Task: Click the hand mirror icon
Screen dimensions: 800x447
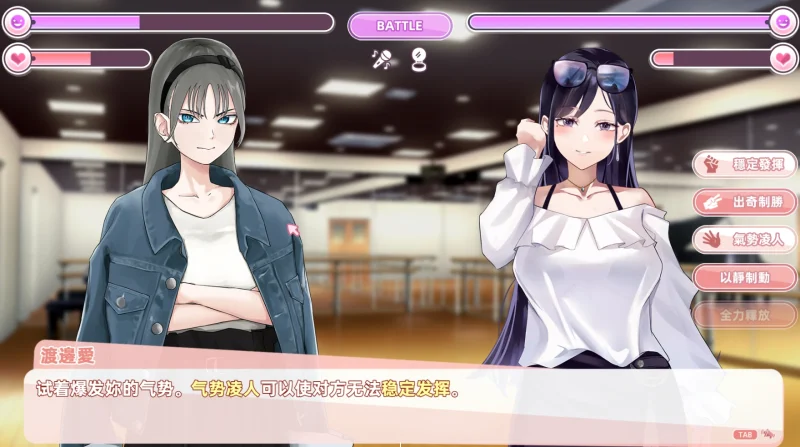Action: pos(418,60)
